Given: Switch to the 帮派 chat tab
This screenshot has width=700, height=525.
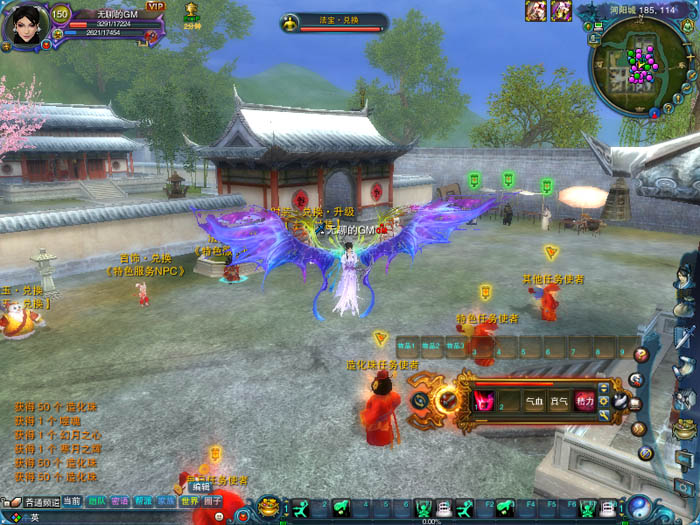Looking at the screenshot, I should click(x=143, y=501).
